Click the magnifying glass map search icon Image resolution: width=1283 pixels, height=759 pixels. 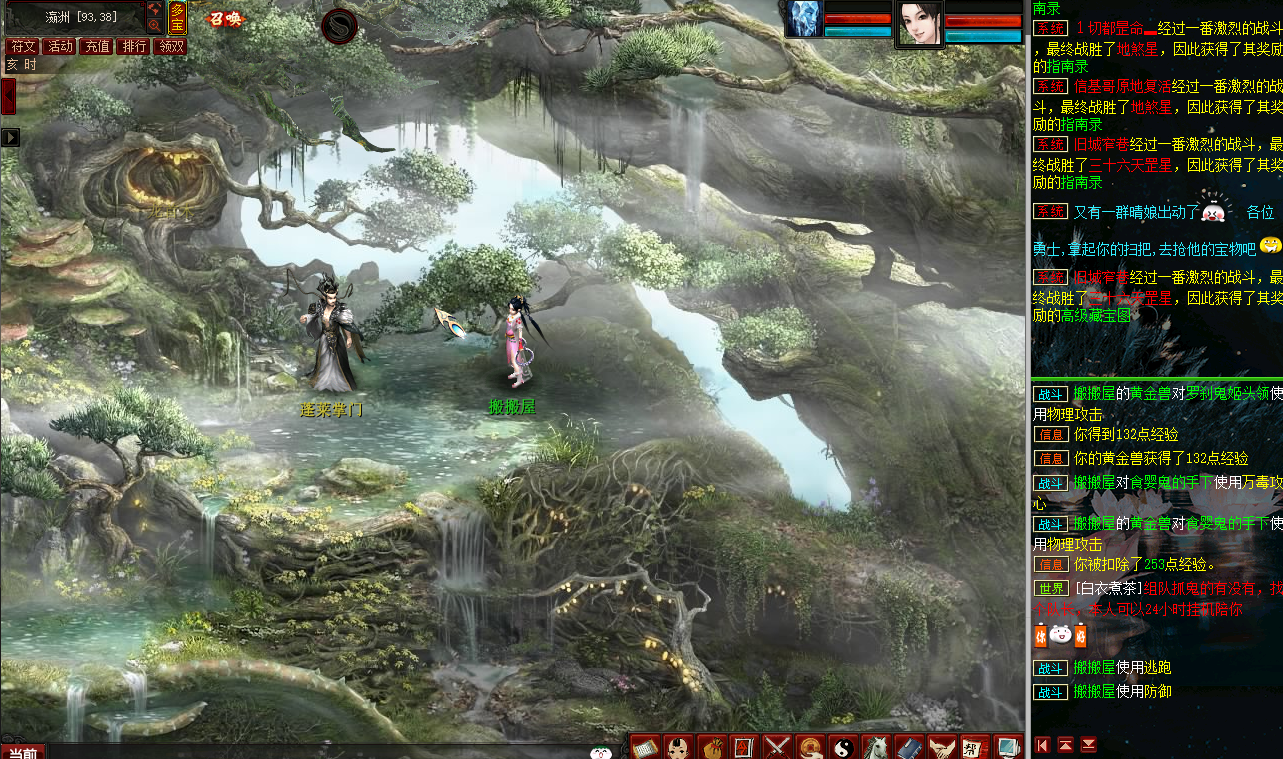click(x=155, y=25)
